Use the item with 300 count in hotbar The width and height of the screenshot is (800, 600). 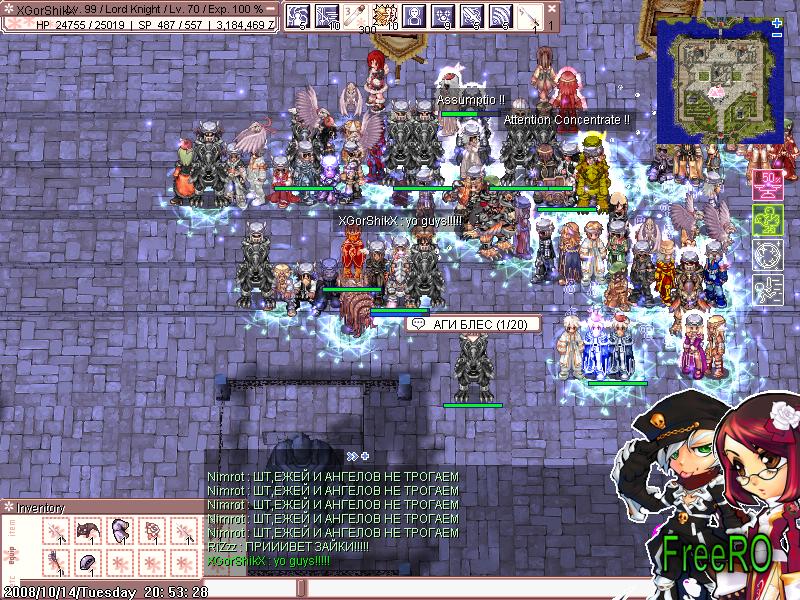pos(356,17)
